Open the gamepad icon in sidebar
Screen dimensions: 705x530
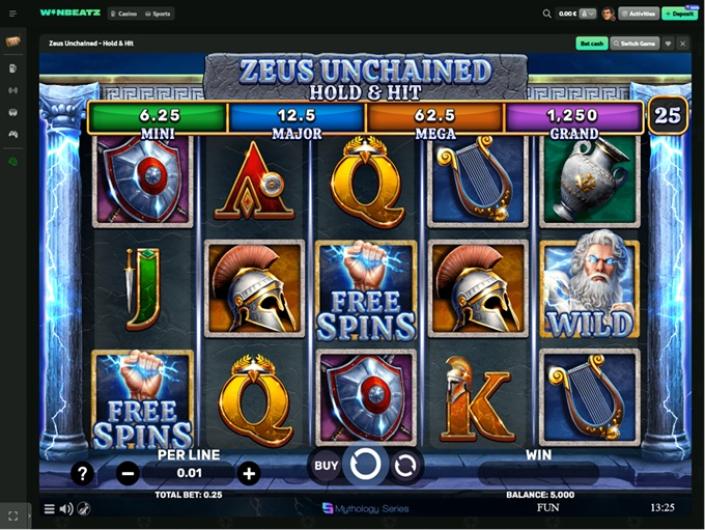(x=13, y=133)
